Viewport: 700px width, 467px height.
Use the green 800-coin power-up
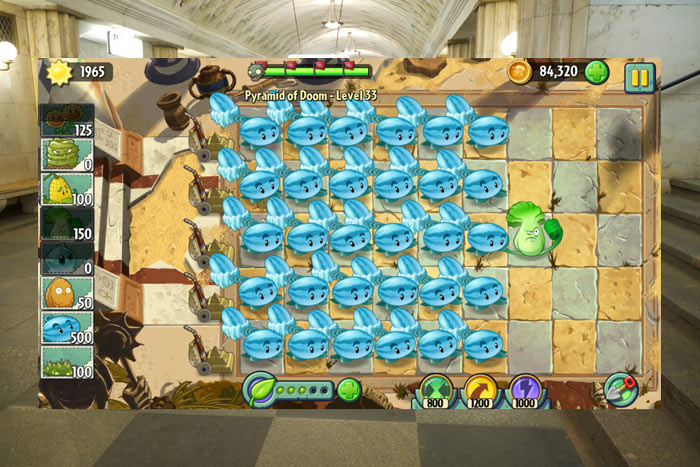point(437,390)
